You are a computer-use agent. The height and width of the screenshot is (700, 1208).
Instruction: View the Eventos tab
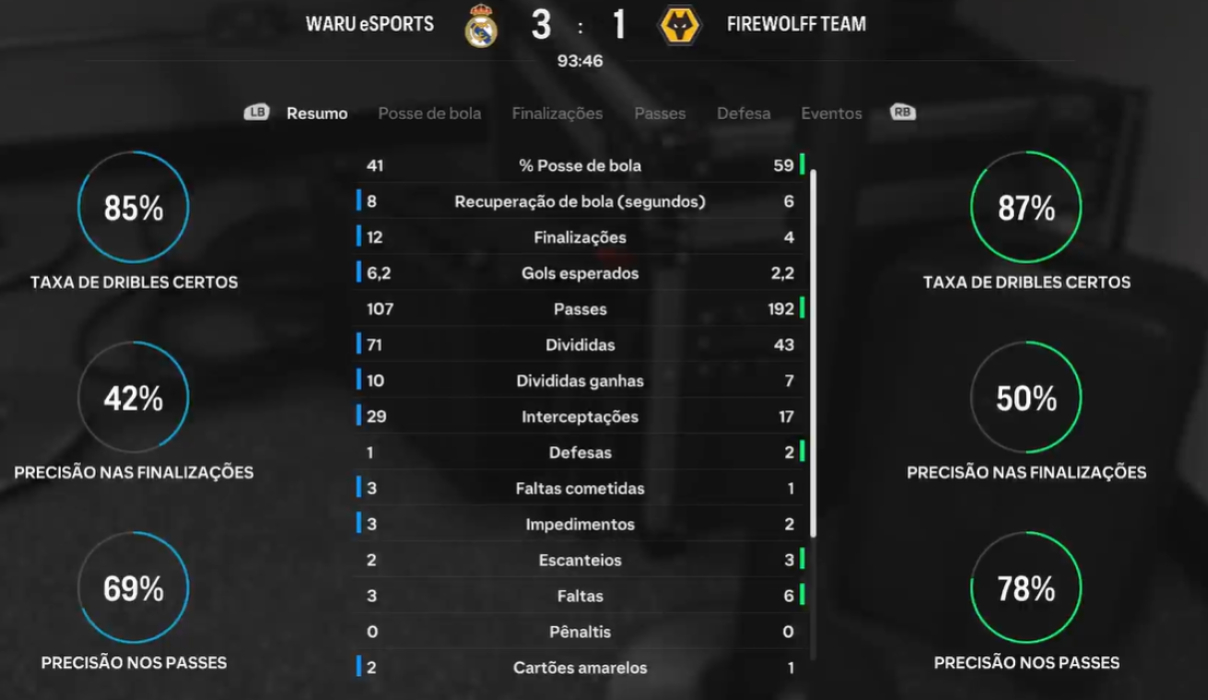click(831, 114)
